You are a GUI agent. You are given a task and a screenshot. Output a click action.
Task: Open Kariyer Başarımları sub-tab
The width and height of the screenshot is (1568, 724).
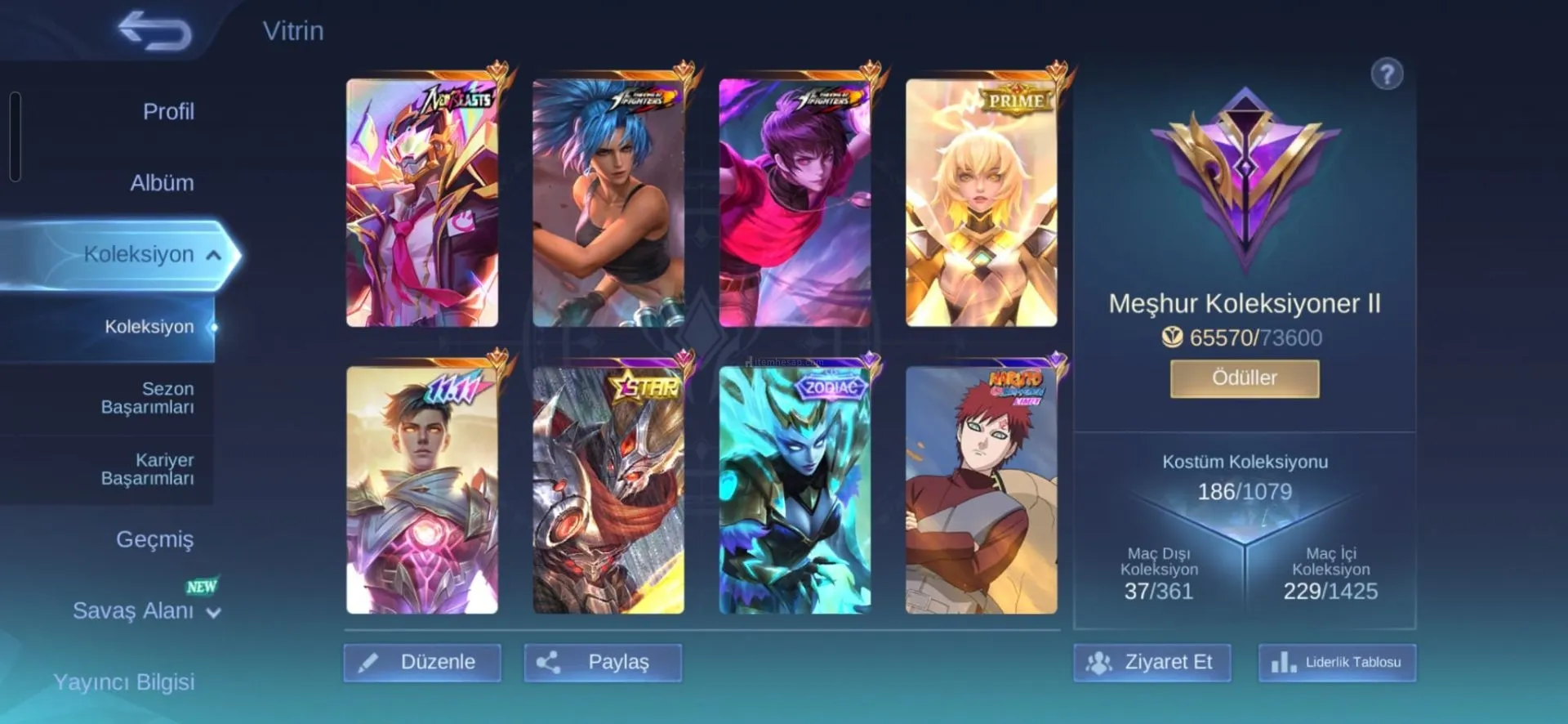pyautogui.click(x=147, y=469)
